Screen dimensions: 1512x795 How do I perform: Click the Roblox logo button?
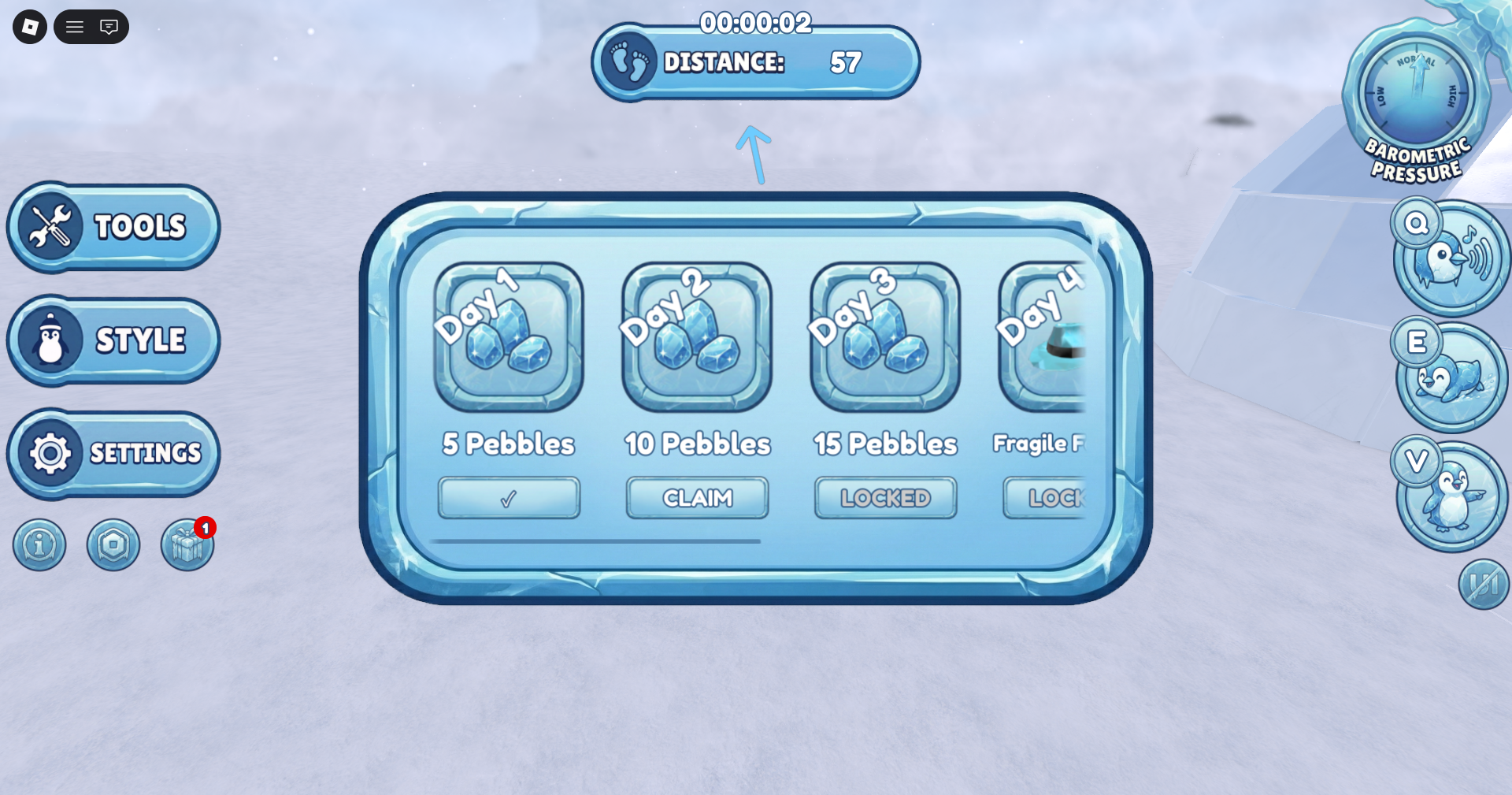pyautogui.click(x=28, y=26)
